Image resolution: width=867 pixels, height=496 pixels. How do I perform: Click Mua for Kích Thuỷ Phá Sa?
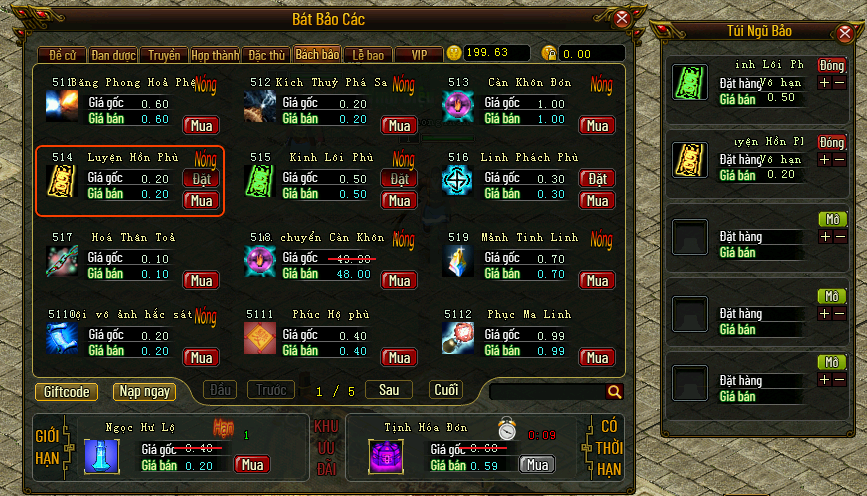pos(399,126)
